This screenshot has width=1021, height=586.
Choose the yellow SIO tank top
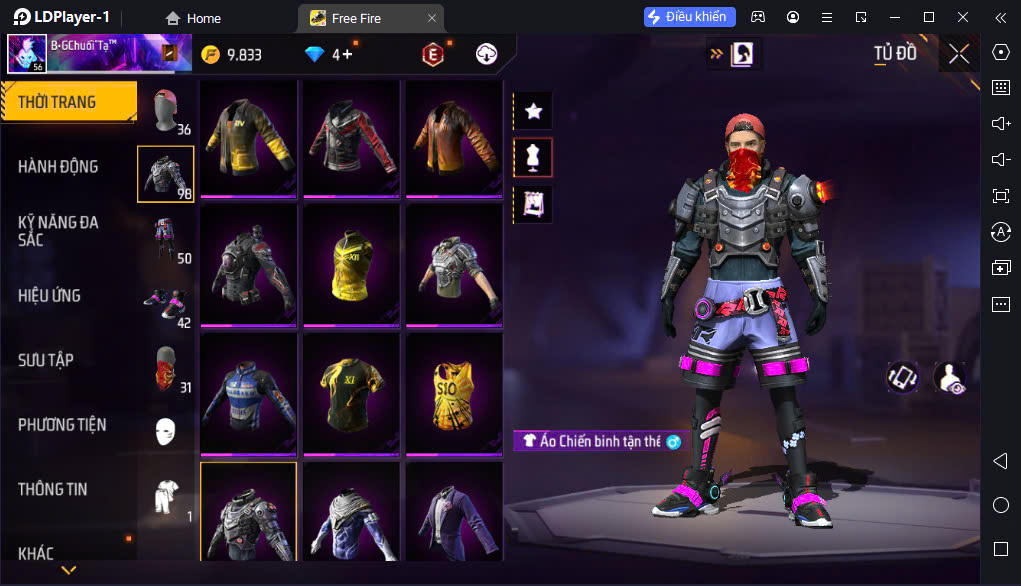coord(454,391)
